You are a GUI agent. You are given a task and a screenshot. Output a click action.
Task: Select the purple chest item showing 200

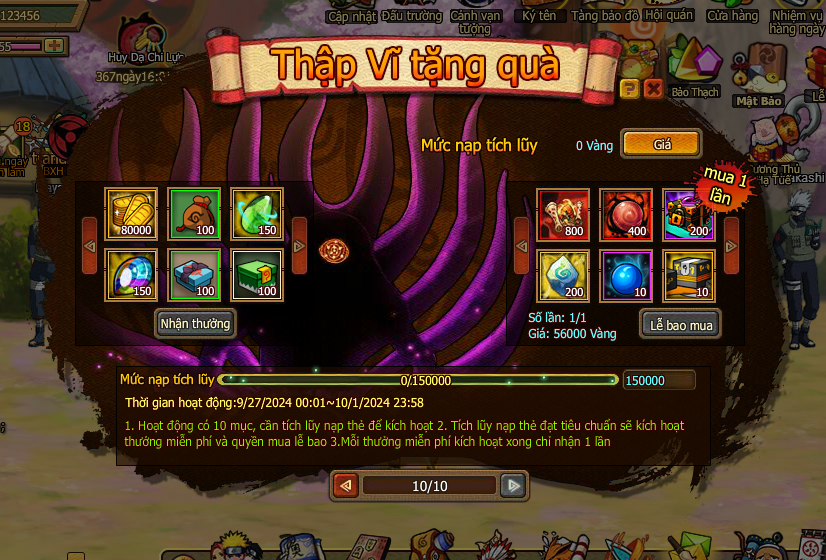point(689,213)
